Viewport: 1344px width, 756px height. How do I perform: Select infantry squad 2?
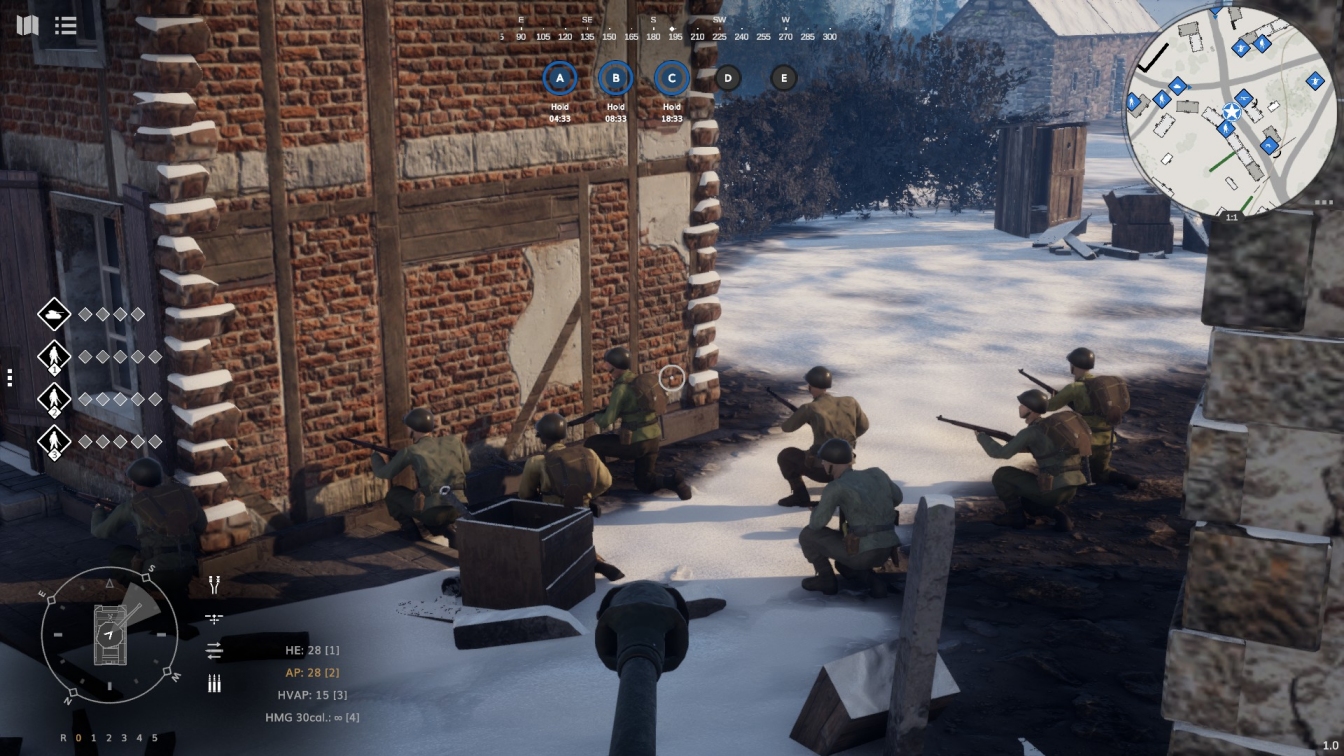pyautogui.click(x=54, y=399)
